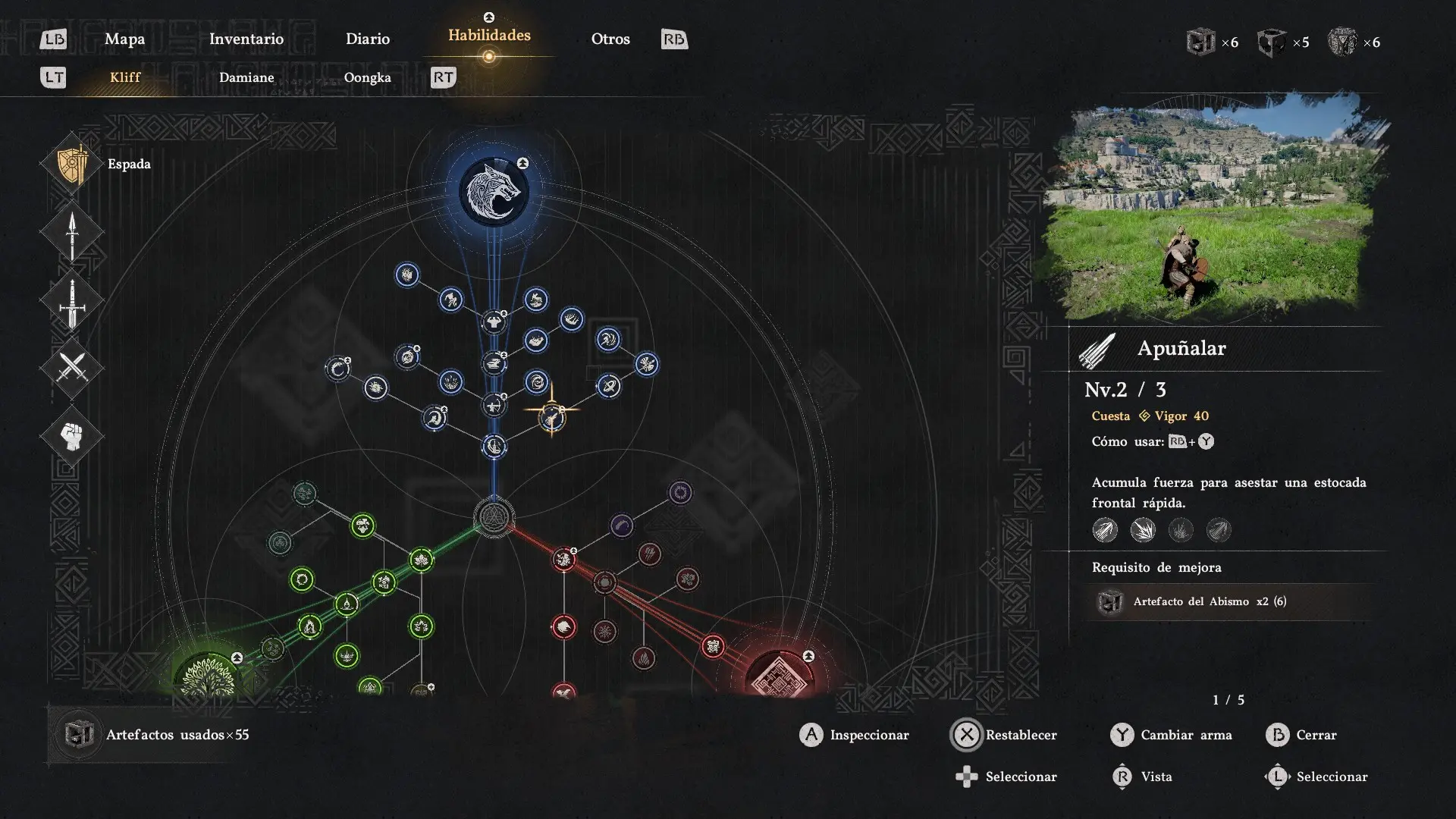Select the central grey hub node

(494, 517)
